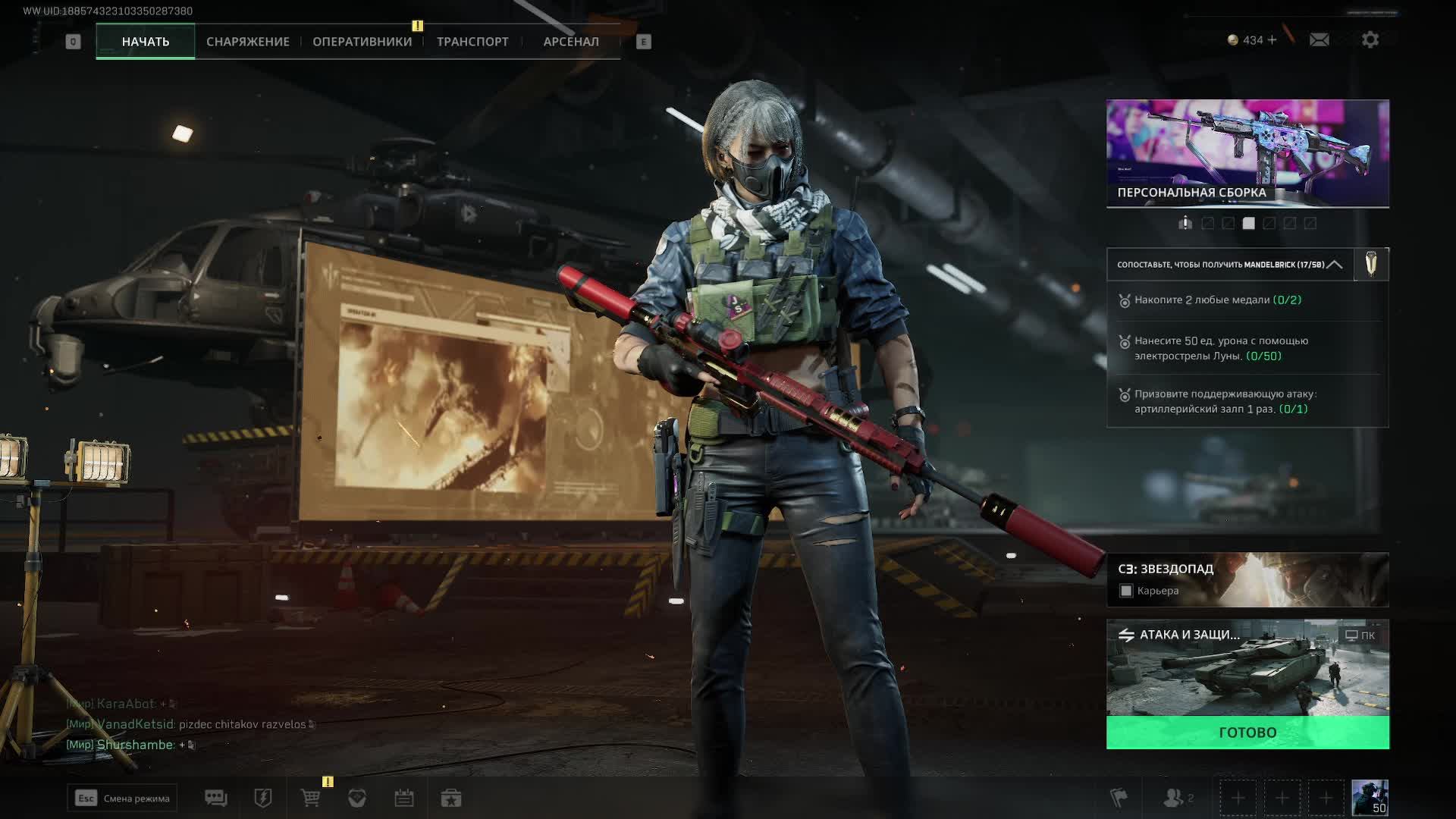Switch to the Снаряжение tab

(247, 42)
